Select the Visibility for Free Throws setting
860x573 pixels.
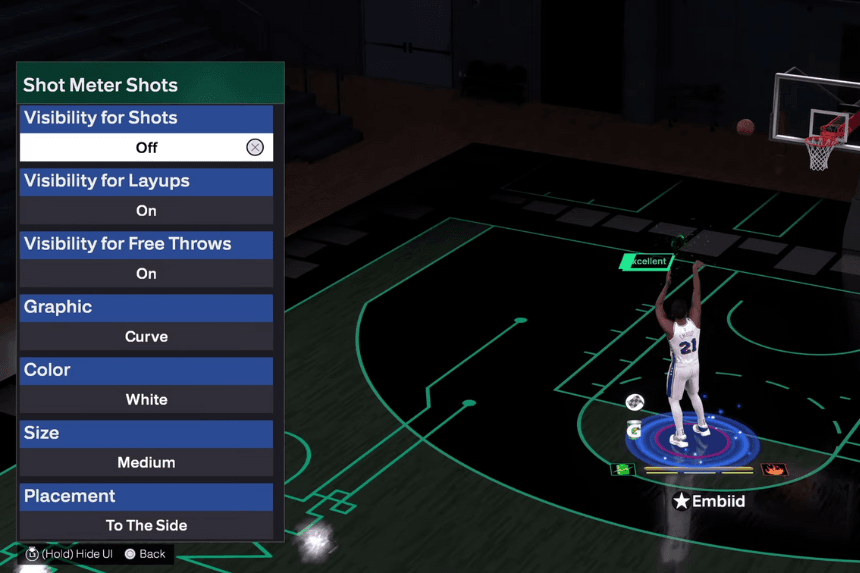point(146,244)
